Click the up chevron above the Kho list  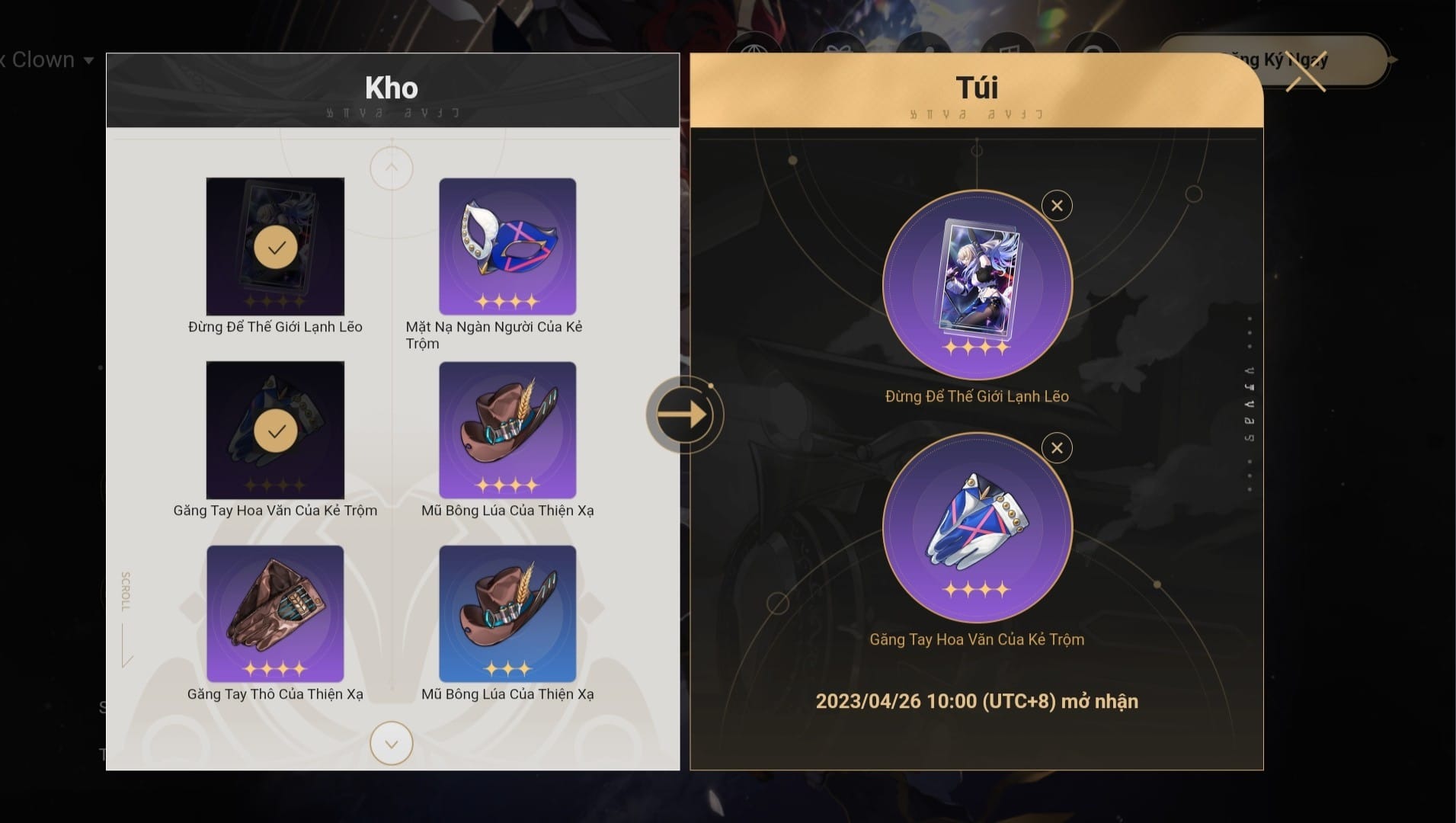[x=392, y=168]
